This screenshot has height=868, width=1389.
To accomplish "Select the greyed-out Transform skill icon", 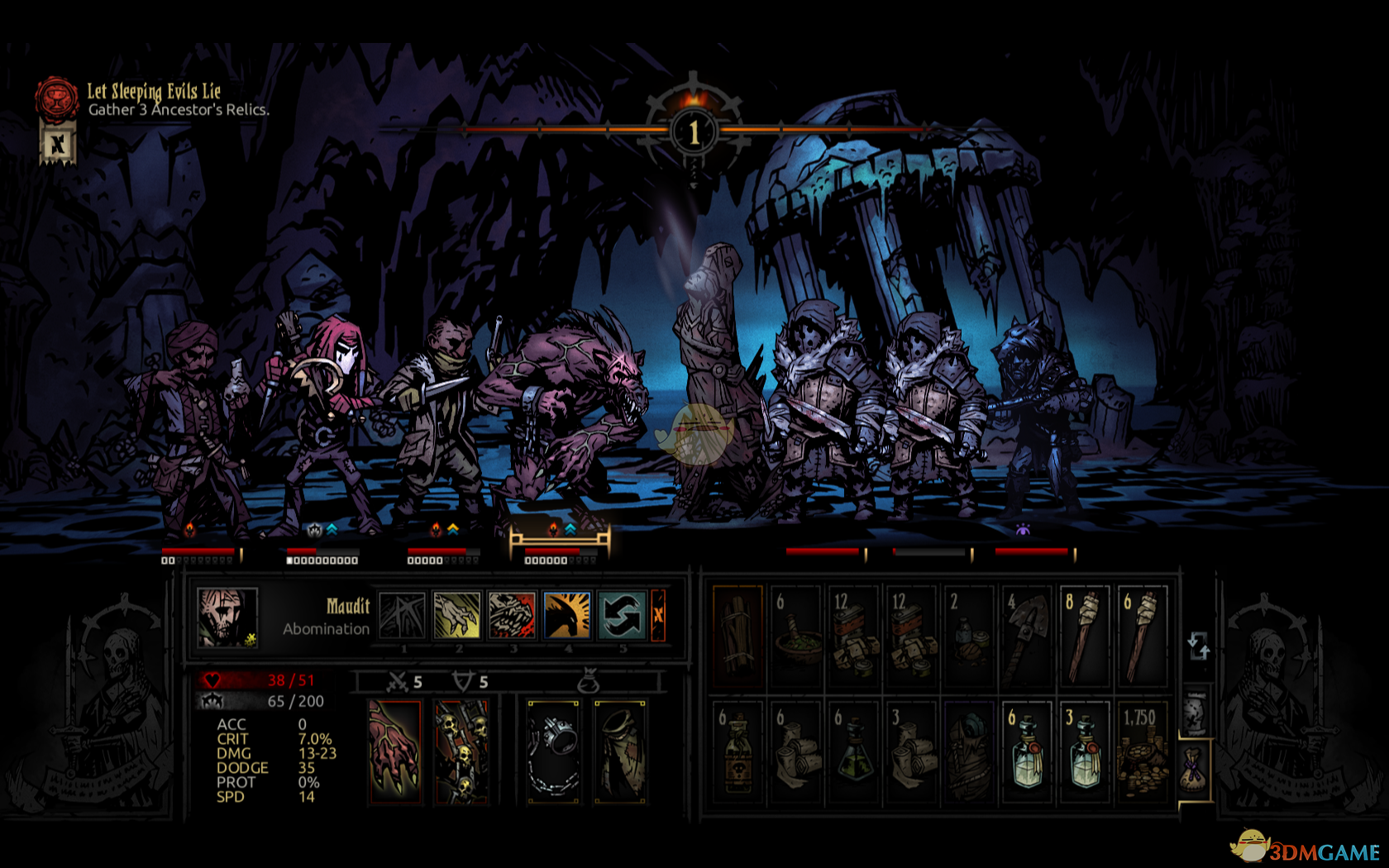I will 402,615.
